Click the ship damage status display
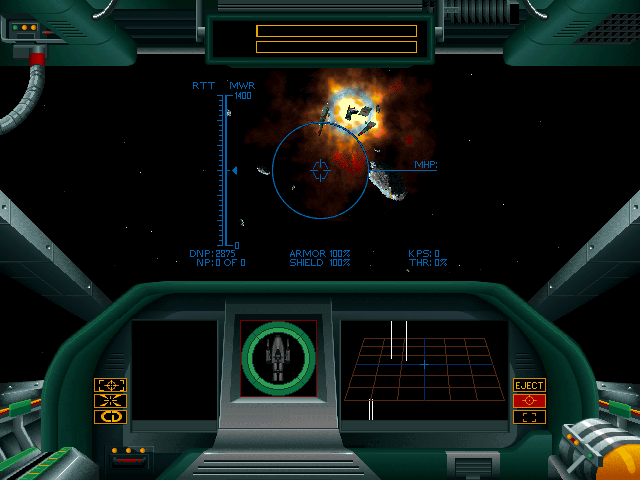 [278, 358]
